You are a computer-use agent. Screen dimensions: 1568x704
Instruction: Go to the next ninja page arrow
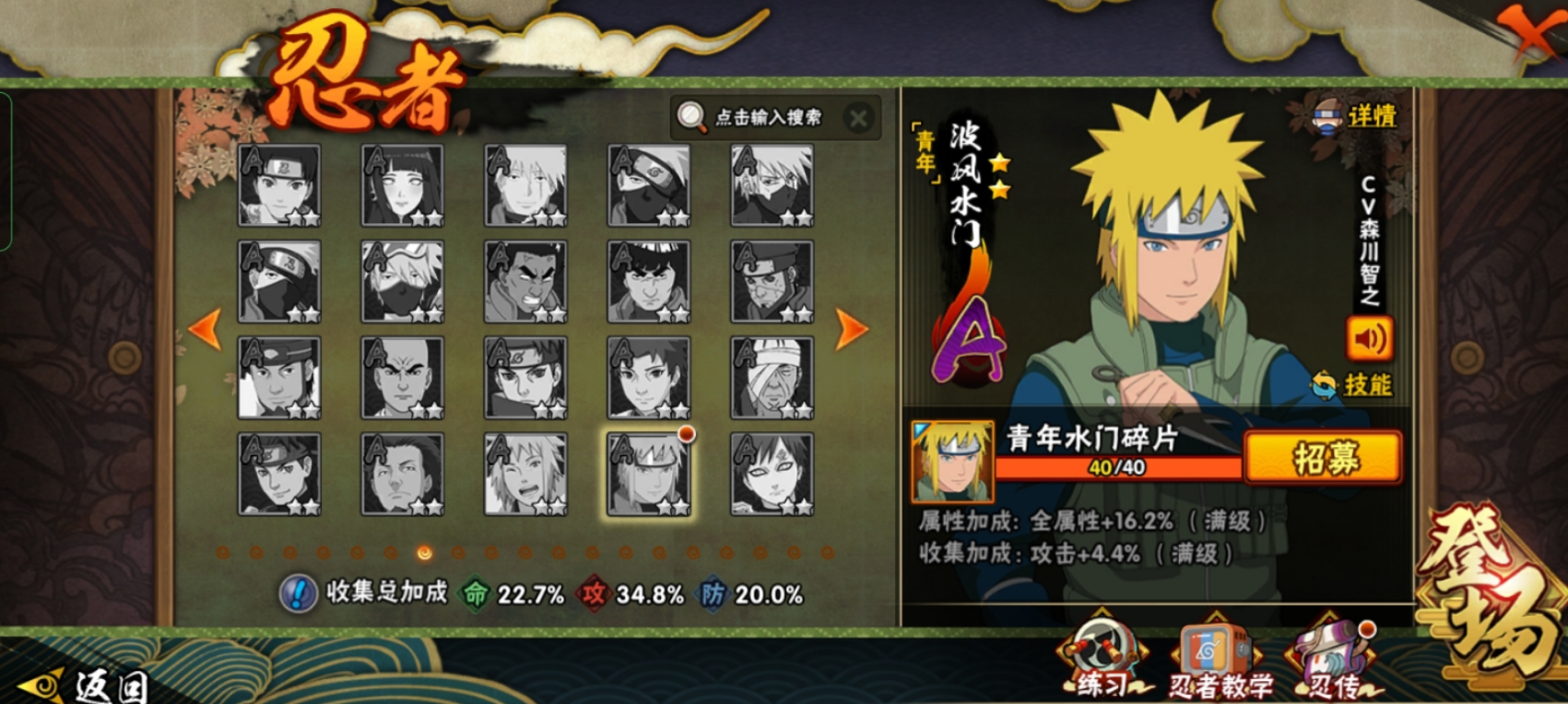click(851, 329)
